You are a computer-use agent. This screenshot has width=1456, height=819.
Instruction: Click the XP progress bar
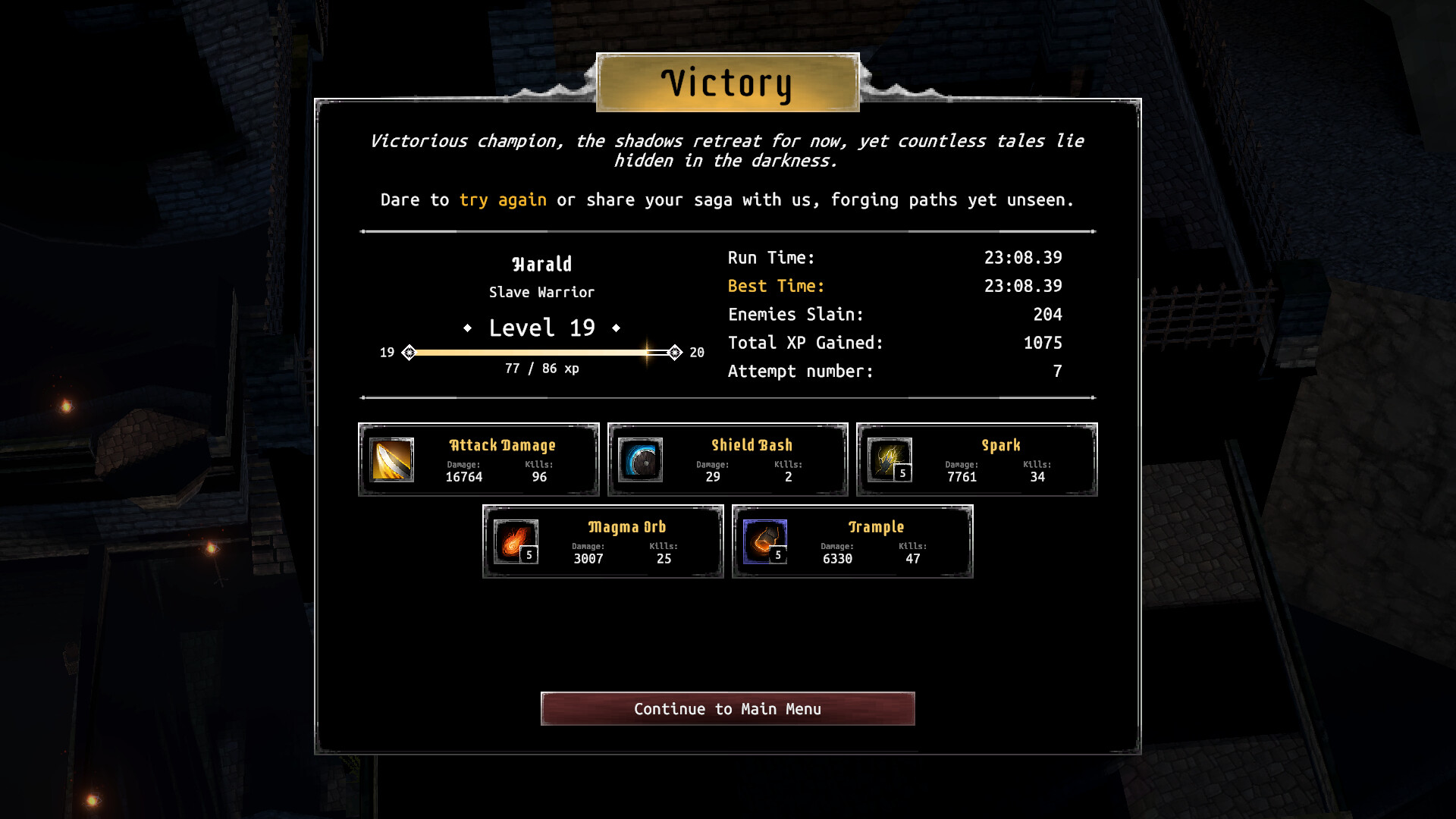pos(541,352)
